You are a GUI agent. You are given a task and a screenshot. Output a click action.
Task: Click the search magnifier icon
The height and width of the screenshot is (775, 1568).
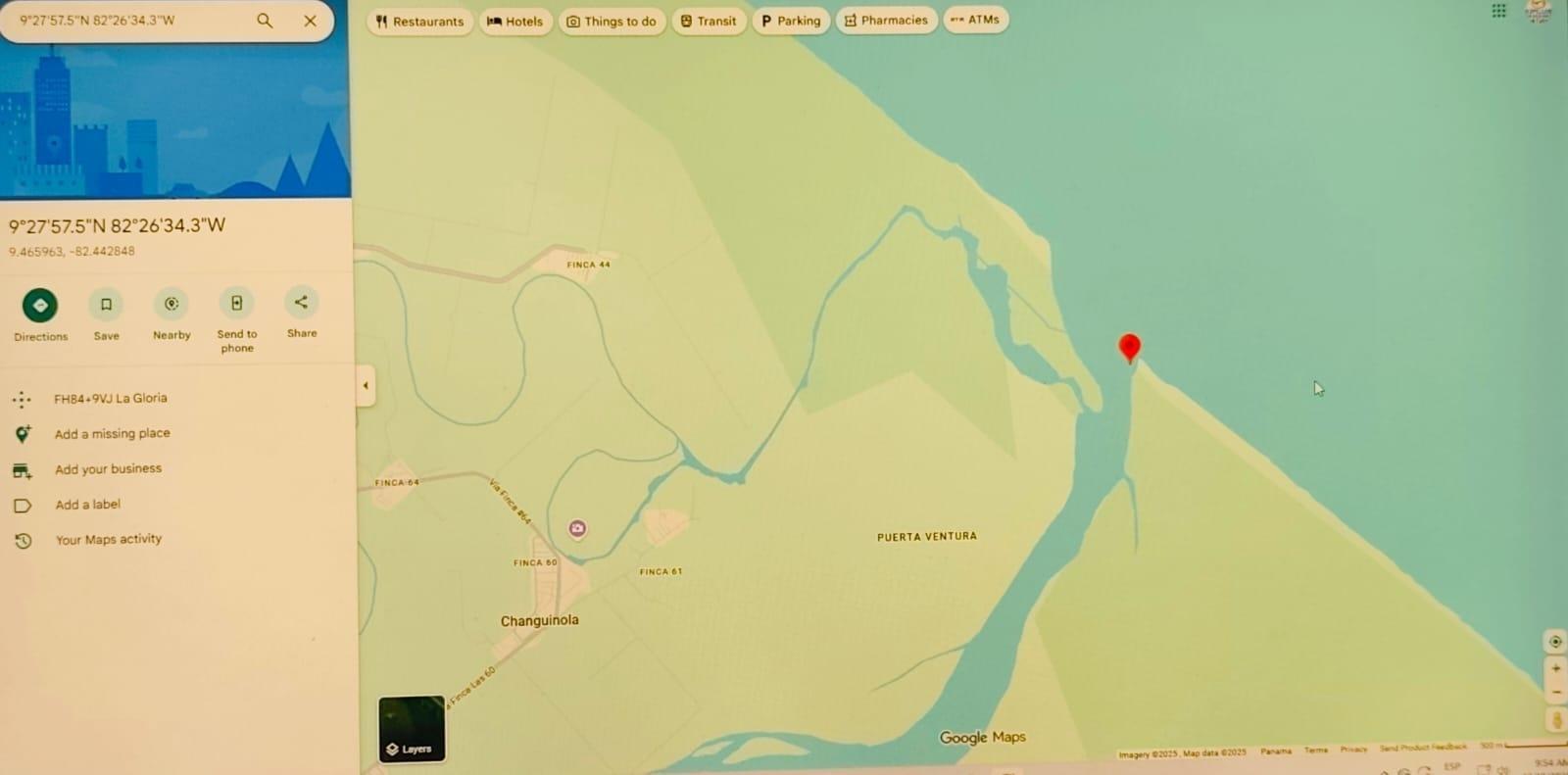(265, 21)
